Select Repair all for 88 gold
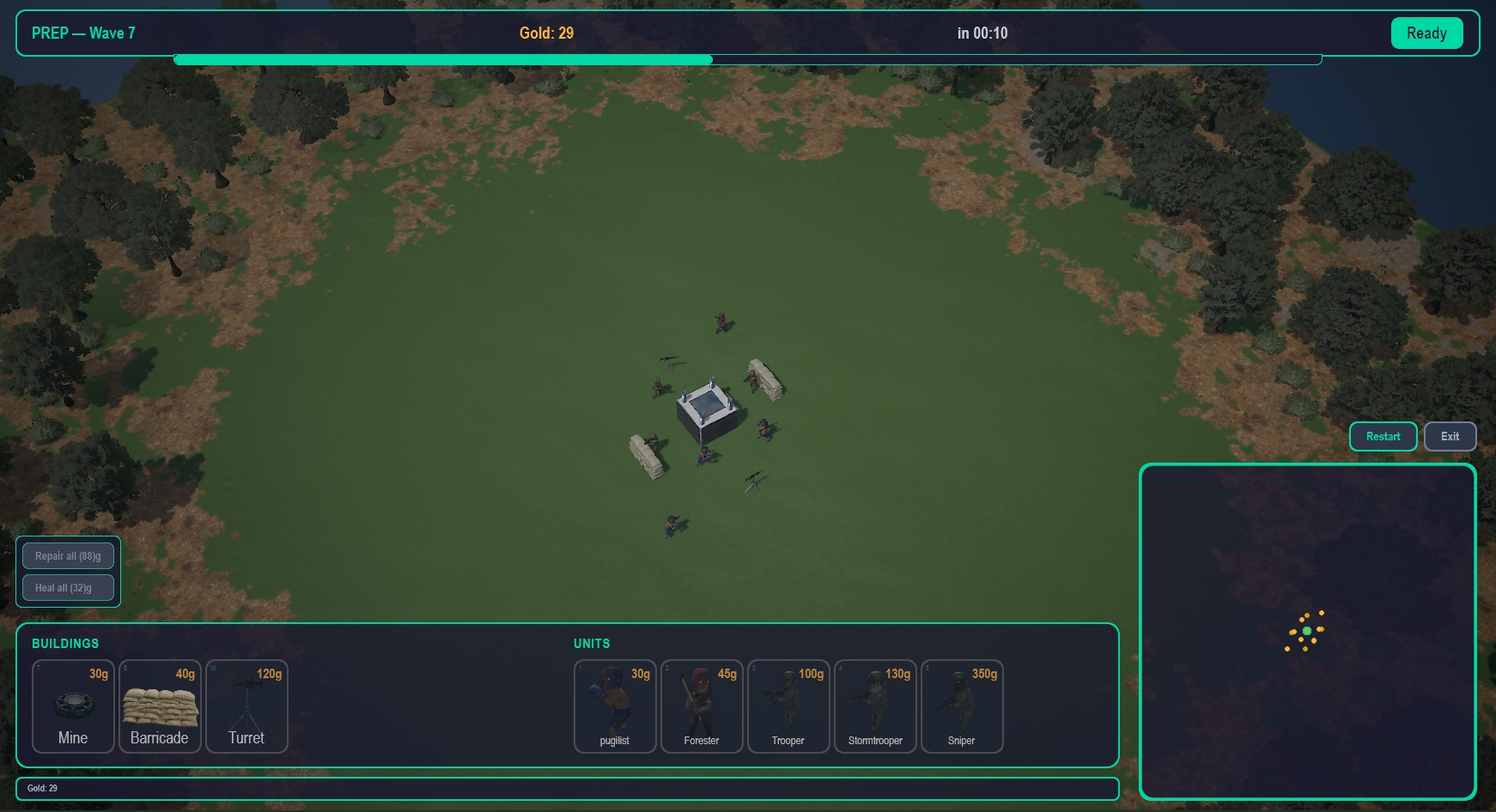Image resolution: width=1496 pixels, height=812 pixels. pos(68,556)
